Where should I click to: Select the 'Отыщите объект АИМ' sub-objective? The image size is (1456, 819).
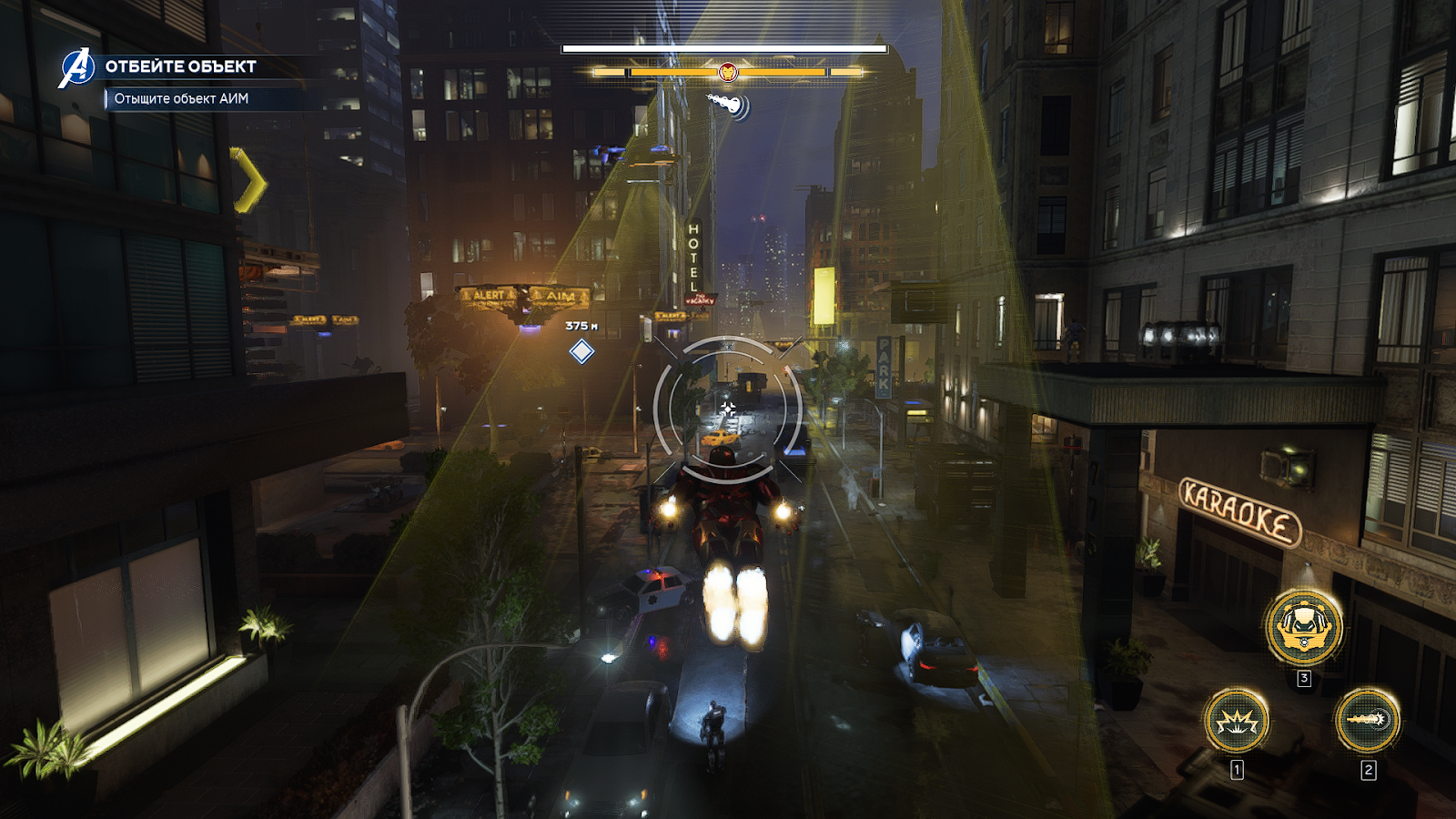point(181,98)
